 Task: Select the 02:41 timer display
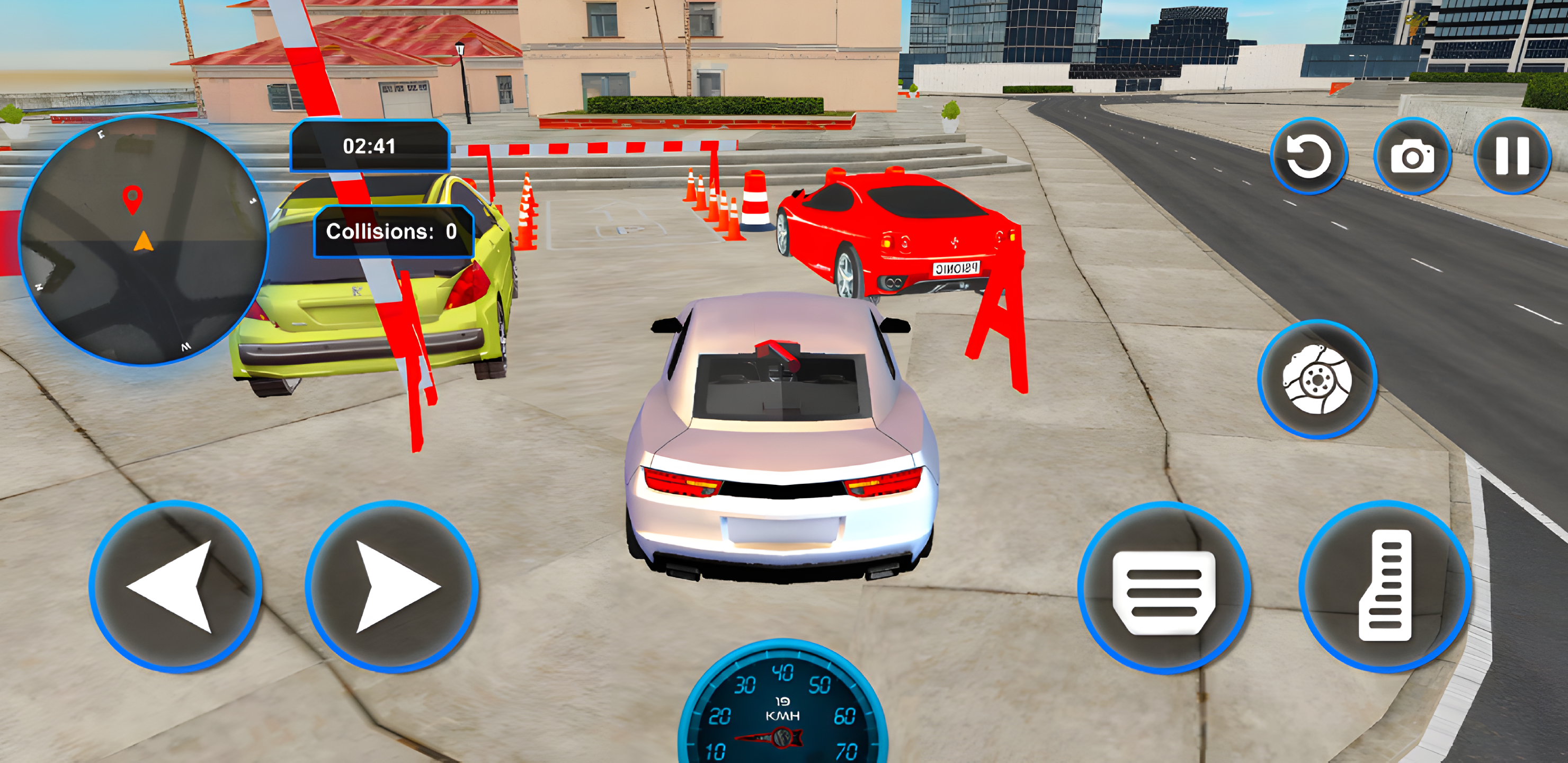click(369, 146)
